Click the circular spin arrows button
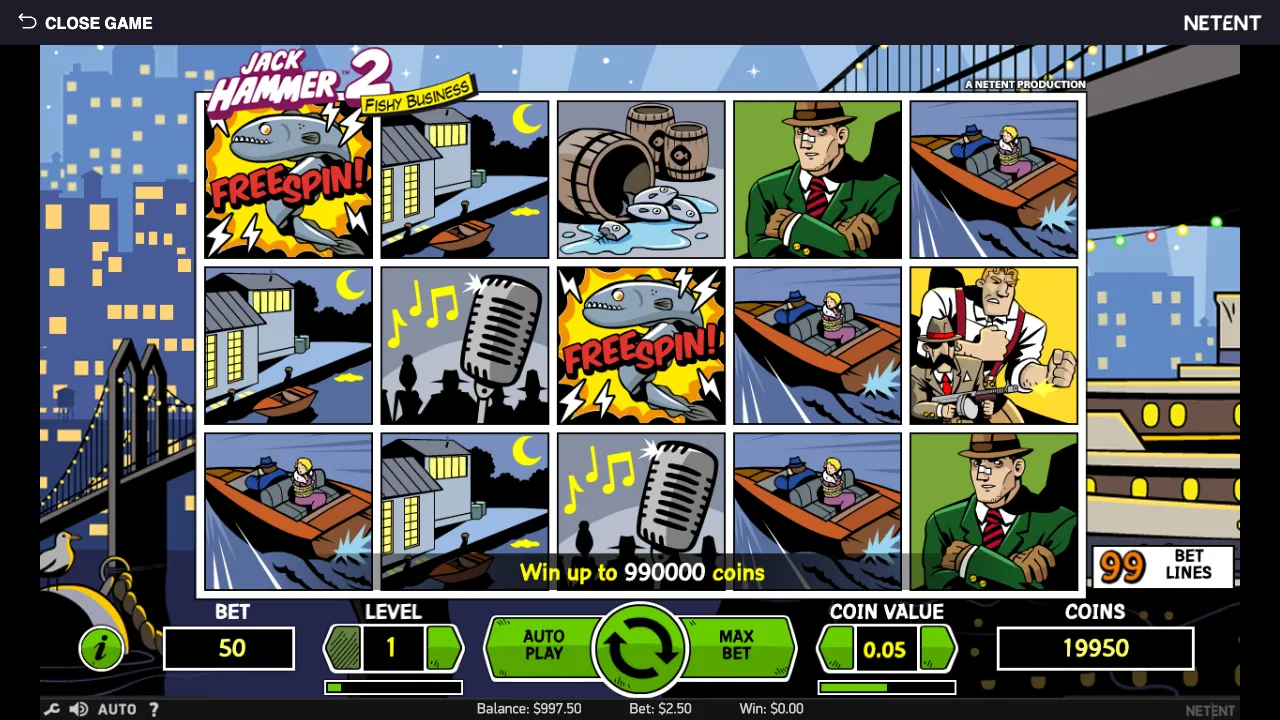Viewport: 1280px width, 720px height. coord(640,648)
